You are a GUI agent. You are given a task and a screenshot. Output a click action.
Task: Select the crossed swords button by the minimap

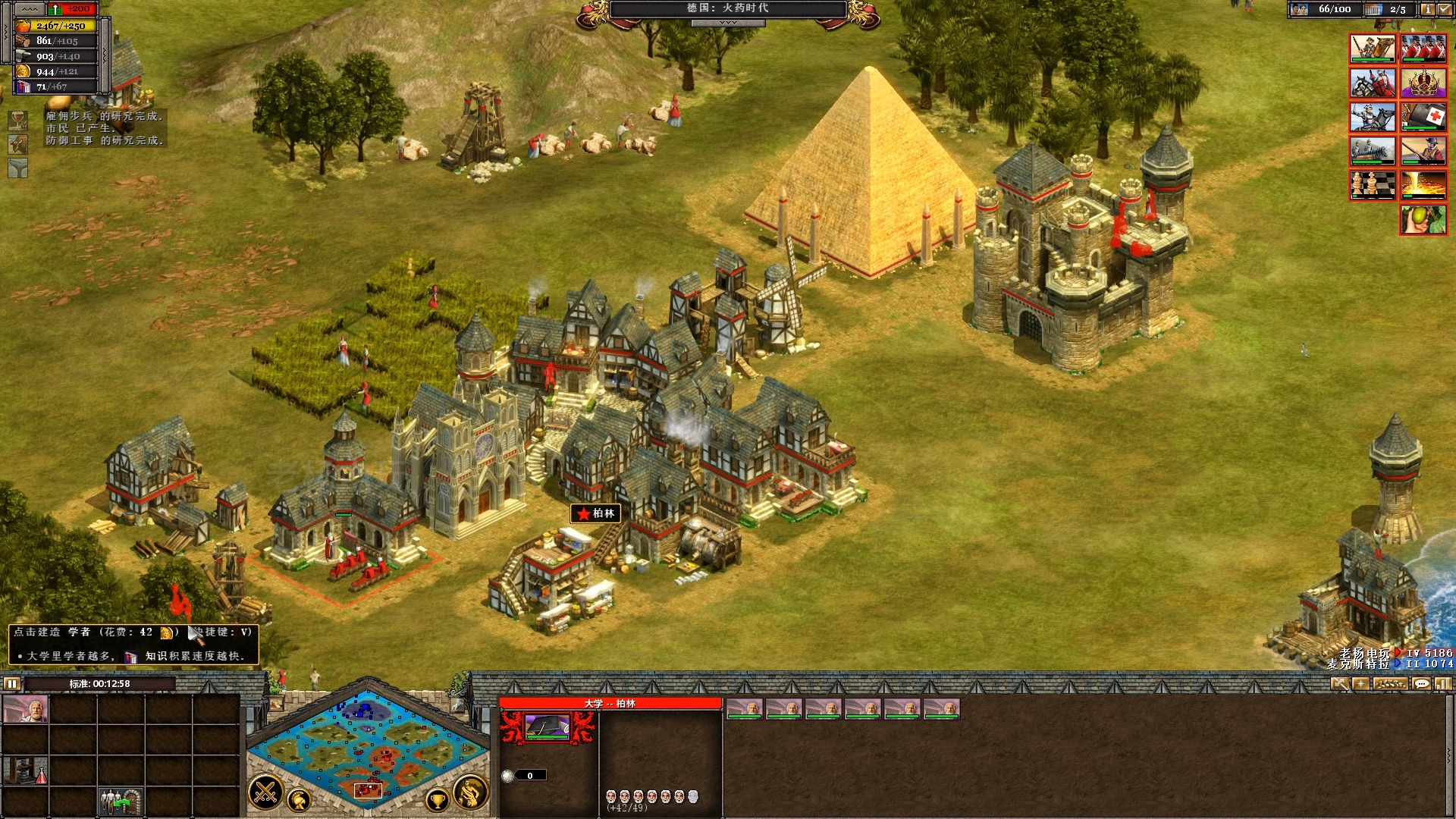click(266, 792)
